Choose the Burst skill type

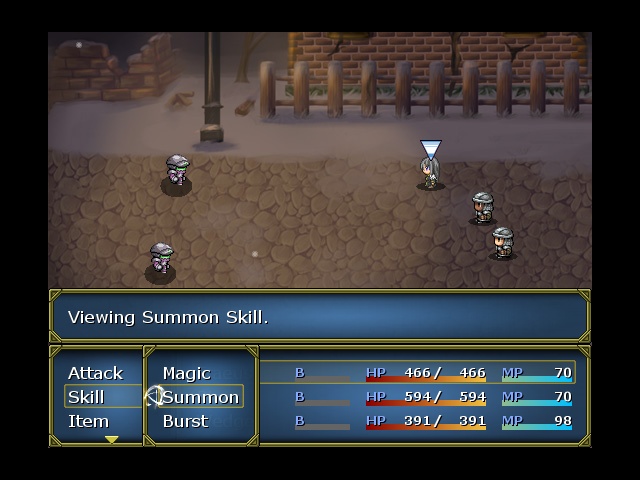(x=185, y=421)
